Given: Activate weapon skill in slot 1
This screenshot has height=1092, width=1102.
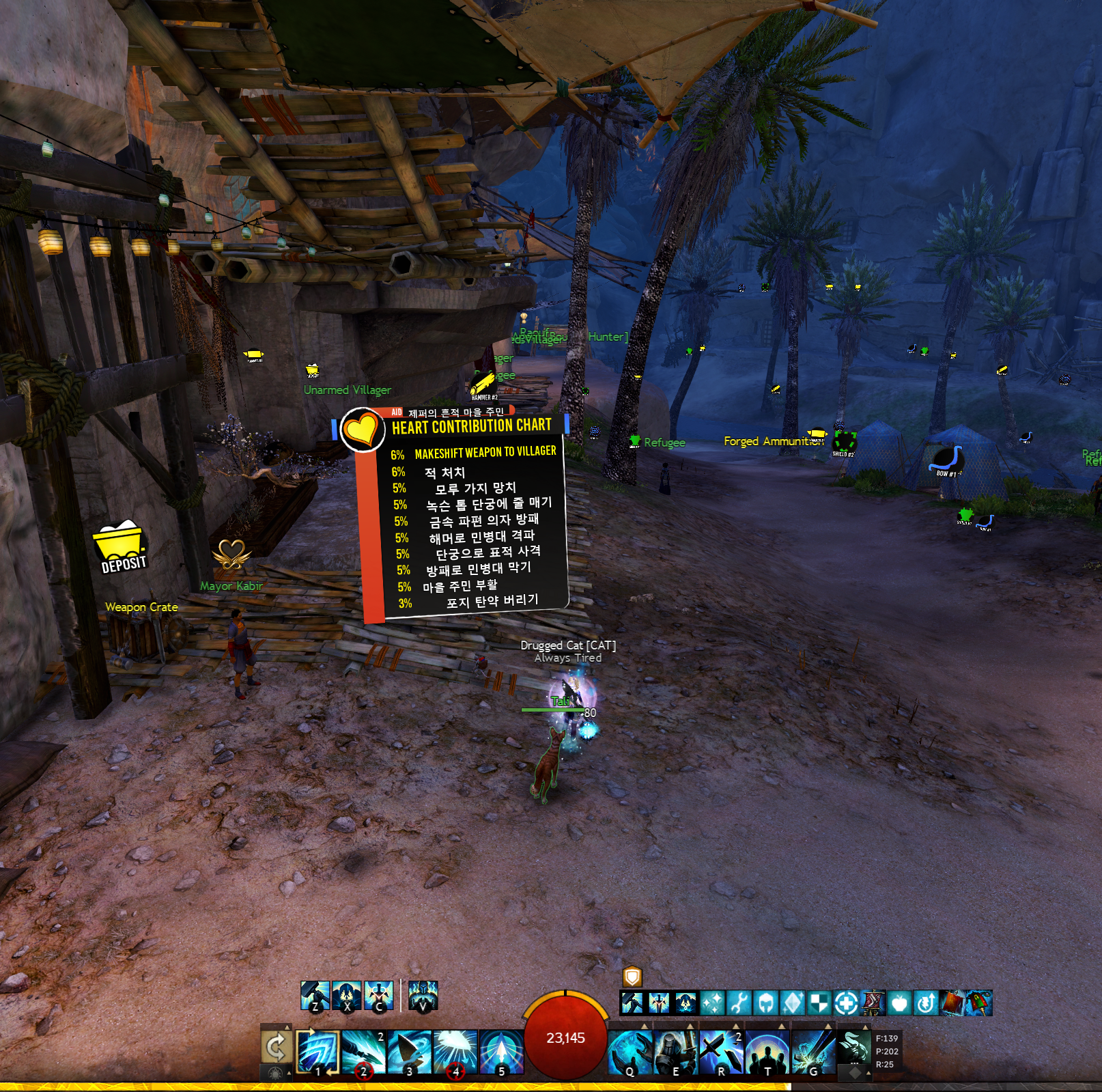Looking at the screenshot, I should pyautogui.click(x=317, y=1051).
